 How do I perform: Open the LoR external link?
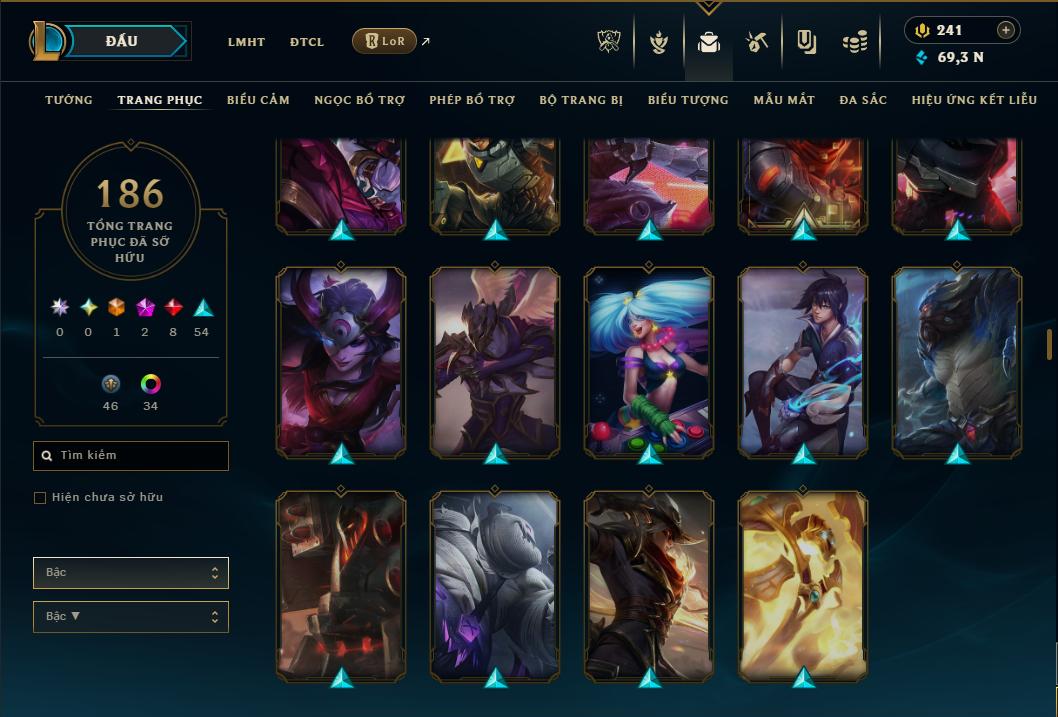[385, 41]
